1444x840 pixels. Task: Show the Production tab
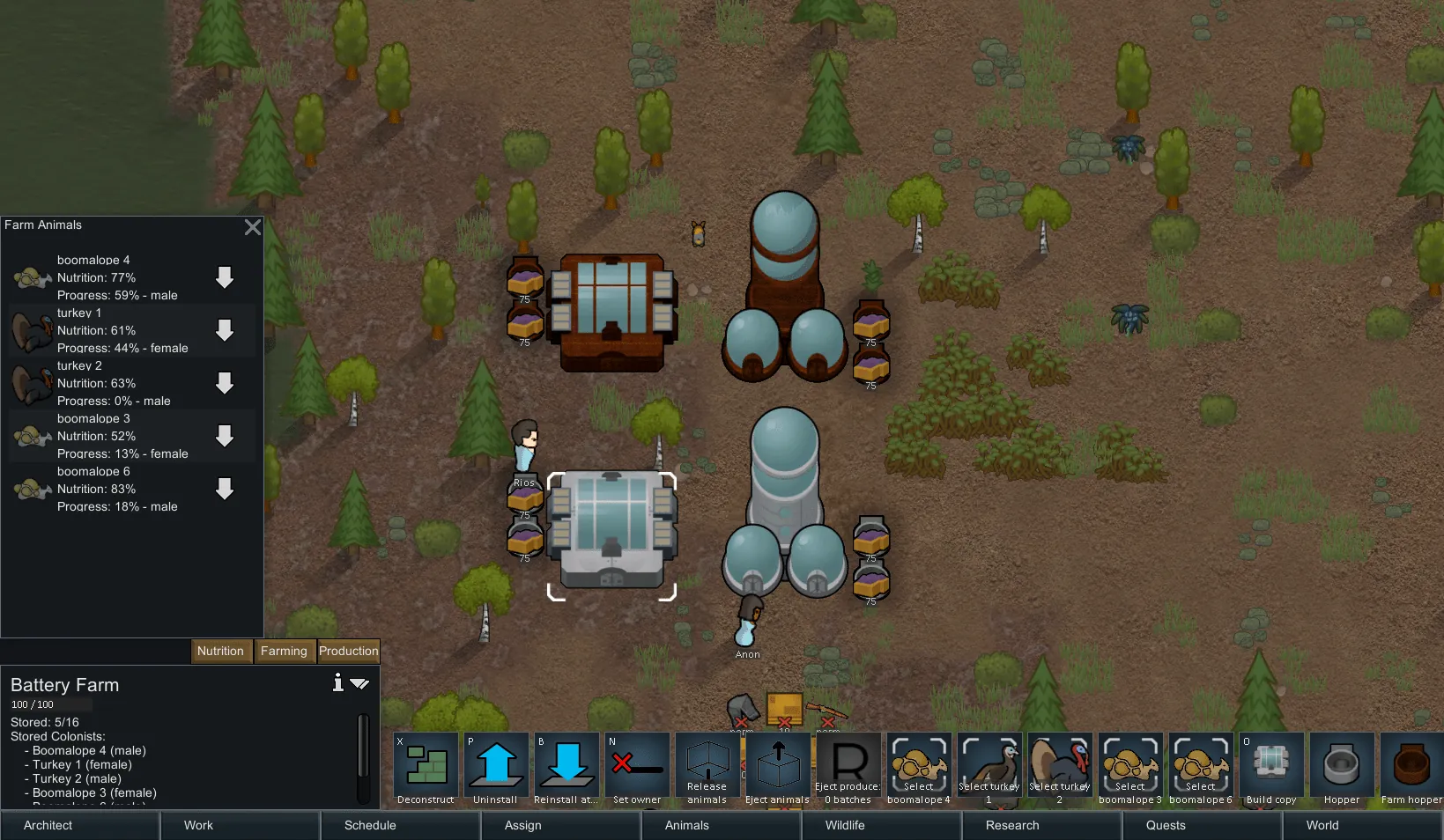tap(348, 651)
